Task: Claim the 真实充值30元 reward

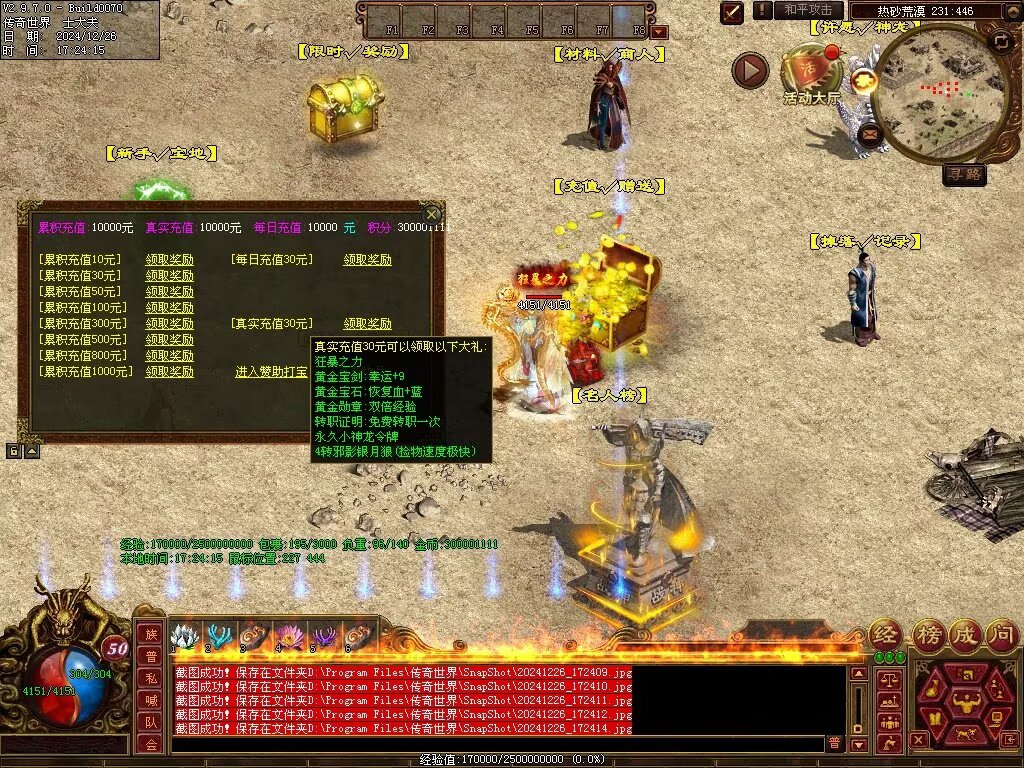Action: click(367, 324)
